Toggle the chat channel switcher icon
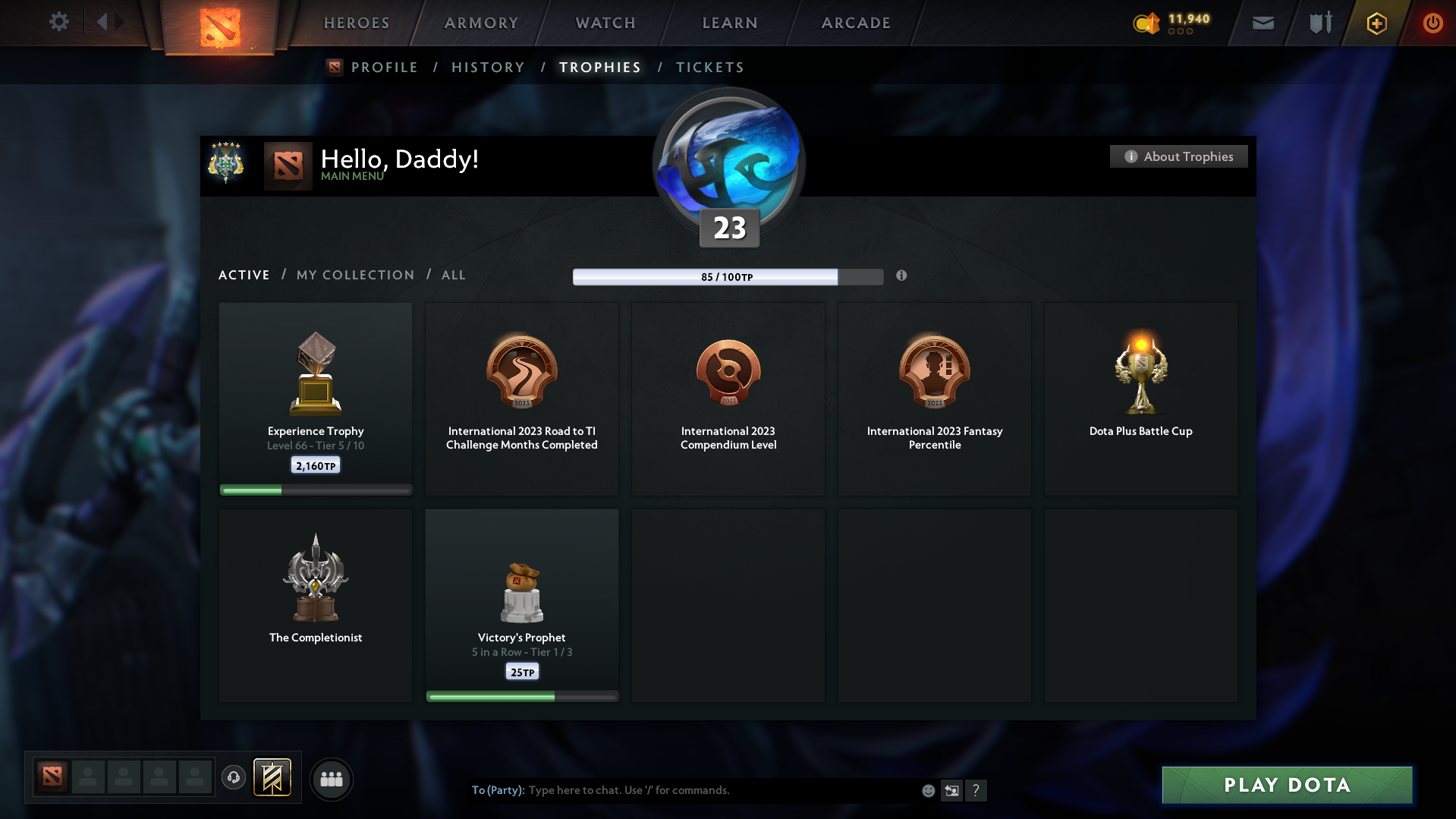The width and height of the screenshot is (1456, 819). coord(951,790)
